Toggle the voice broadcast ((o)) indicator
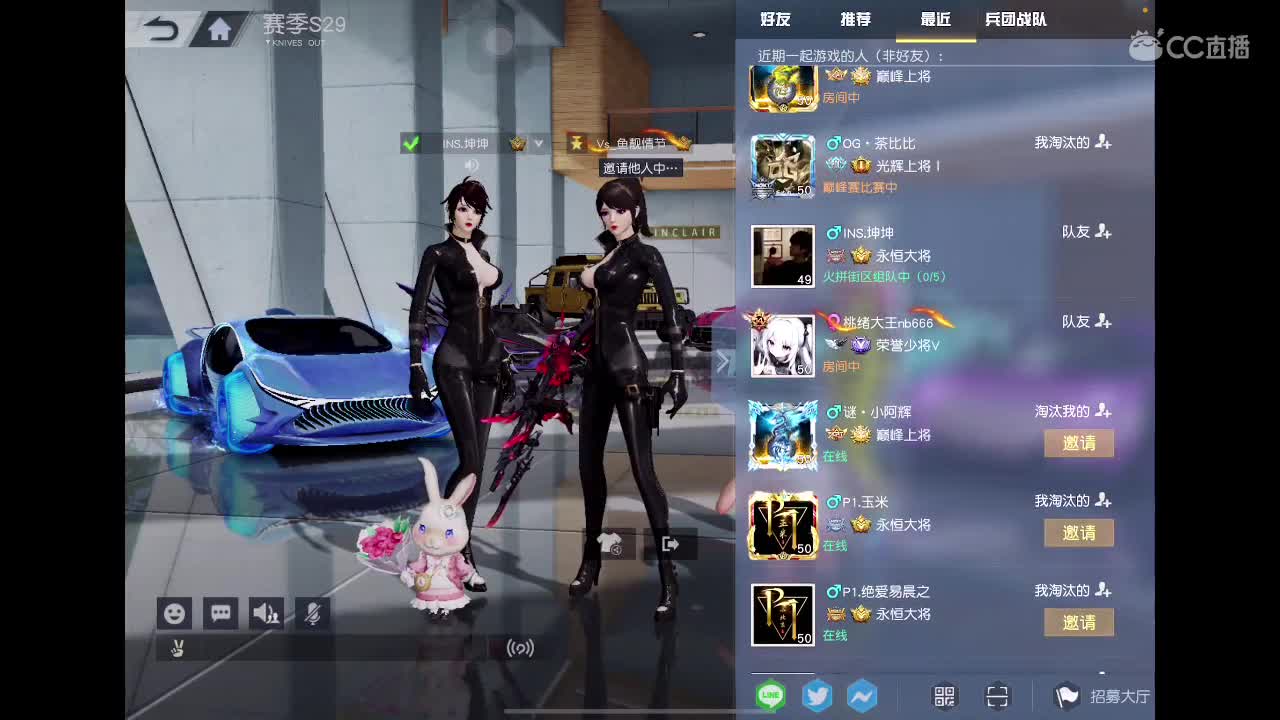The width and height of the screenshot is (1280, 720). point(520,648)
